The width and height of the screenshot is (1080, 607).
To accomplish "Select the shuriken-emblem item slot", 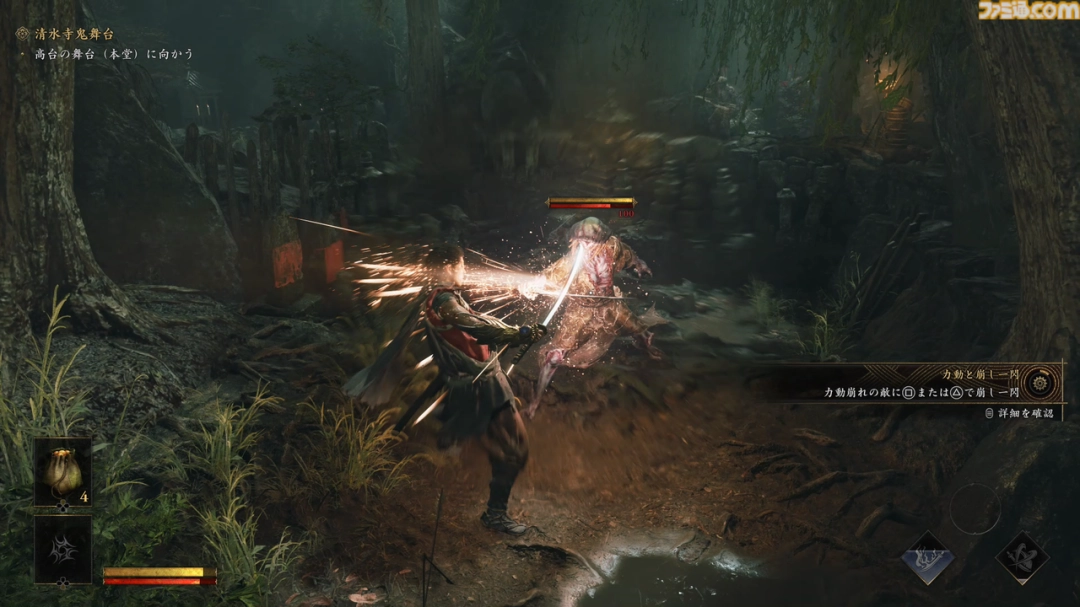I will point(63,548).
